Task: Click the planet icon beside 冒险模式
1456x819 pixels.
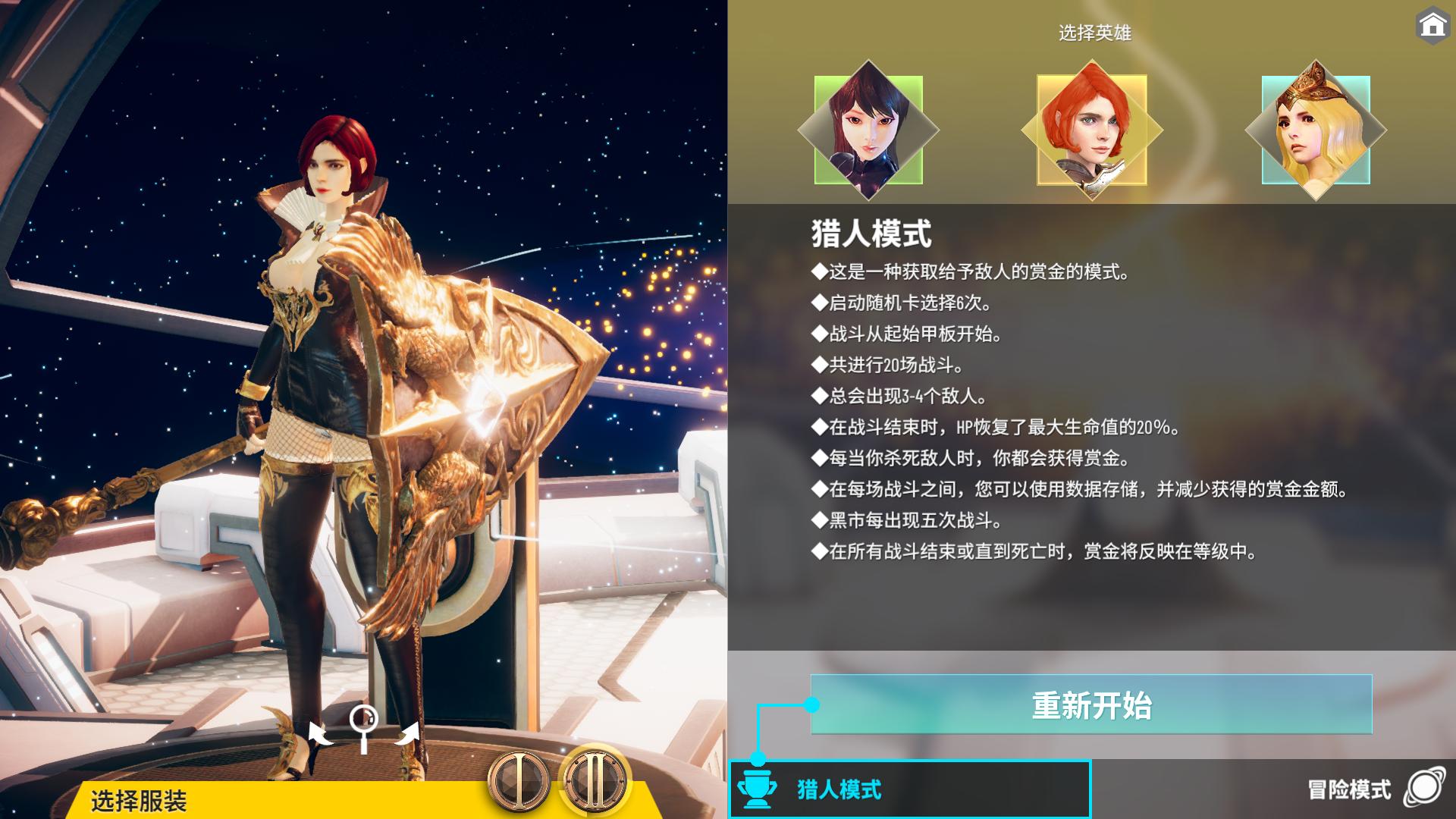Action: pos(1426,790)
